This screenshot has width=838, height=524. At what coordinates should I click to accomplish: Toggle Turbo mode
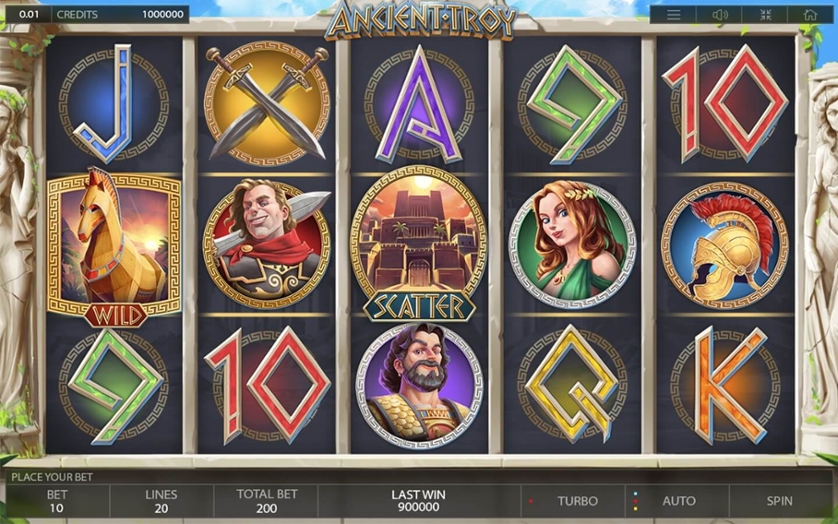577,501
